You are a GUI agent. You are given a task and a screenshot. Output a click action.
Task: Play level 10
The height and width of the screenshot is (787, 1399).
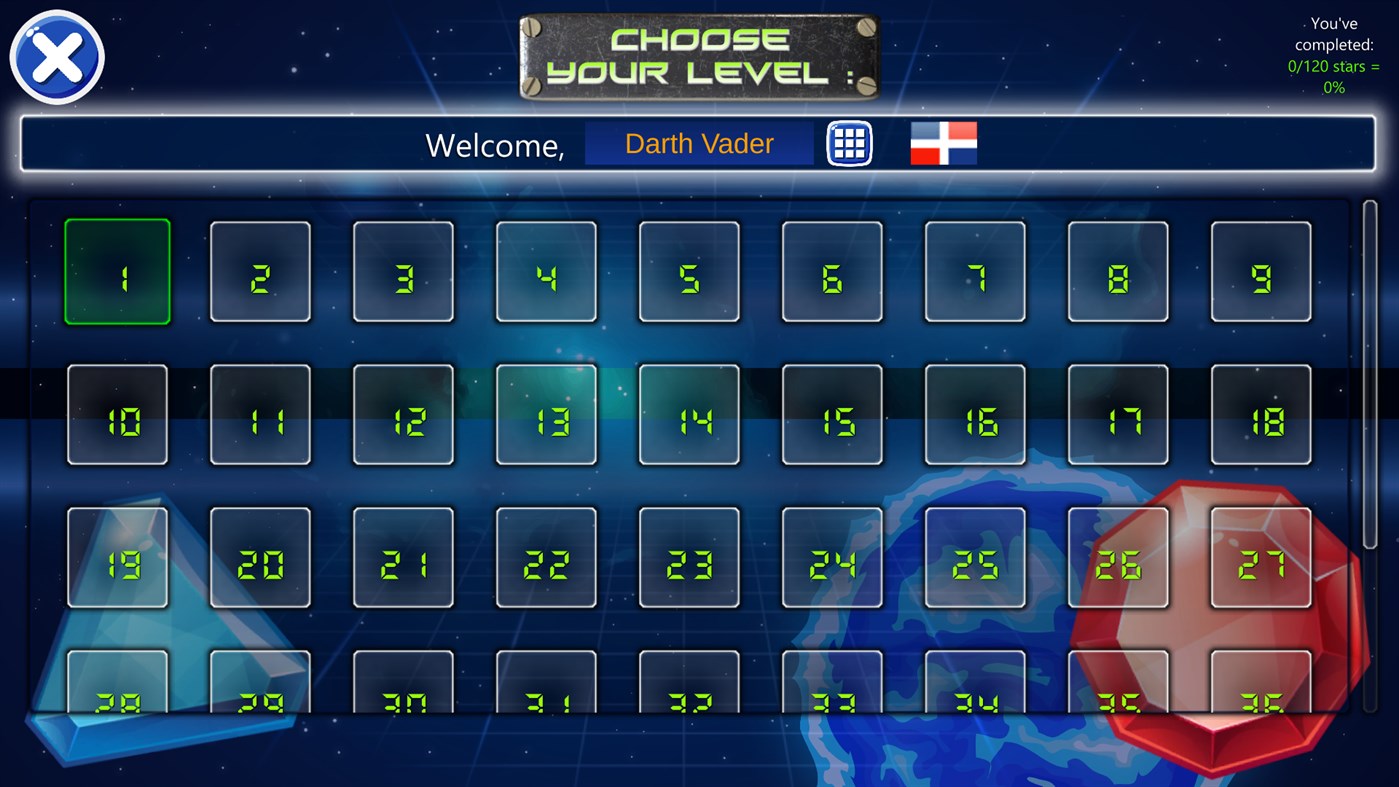click(117, 414)
